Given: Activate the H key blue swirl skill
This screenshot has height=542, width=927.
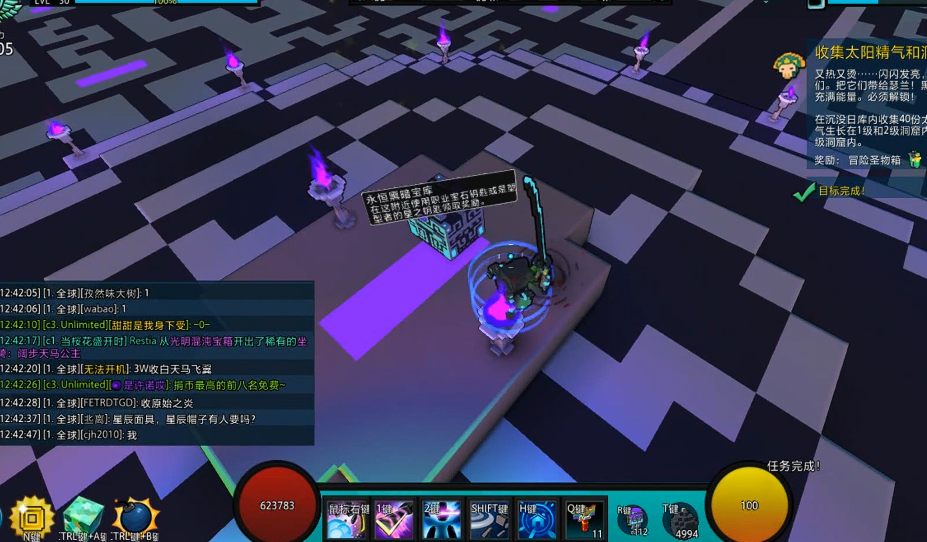Looking at the screenshot, I should 537,519.
